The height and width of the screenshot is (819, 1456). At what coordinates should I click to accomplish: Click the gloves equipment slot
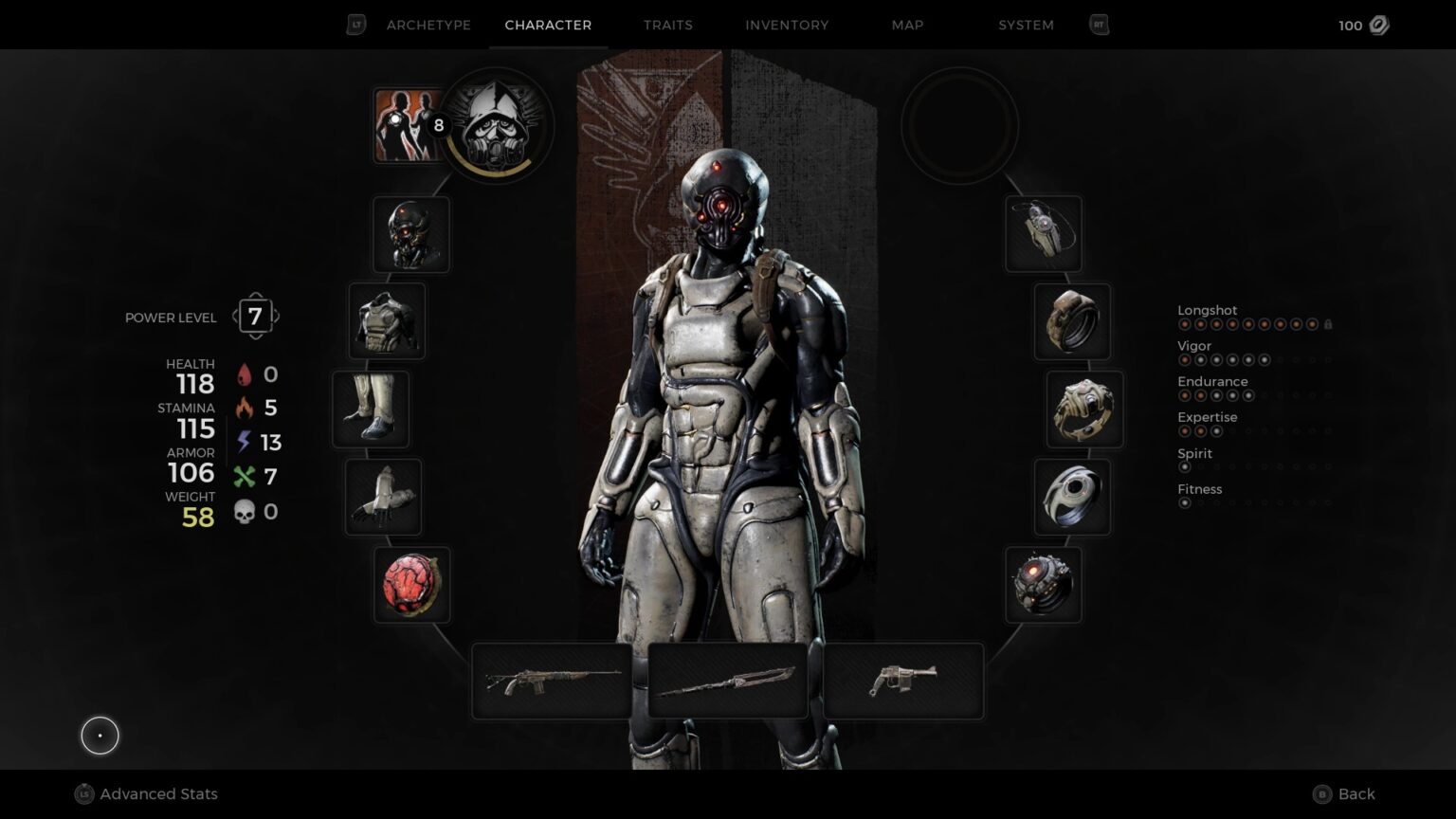[x=383, y=496]
